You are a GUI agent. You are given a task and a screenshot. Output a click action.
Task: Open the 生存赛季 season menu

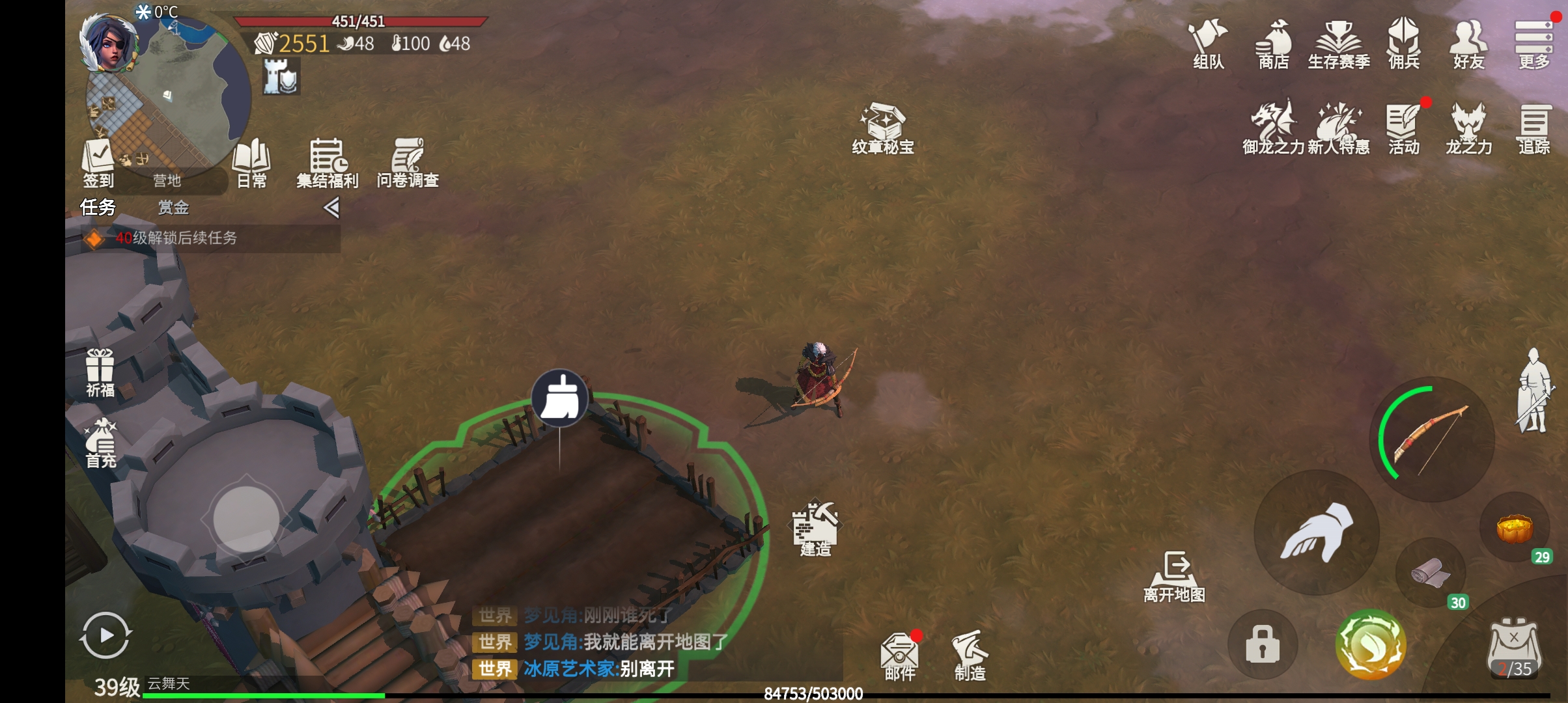(1339, 43)
